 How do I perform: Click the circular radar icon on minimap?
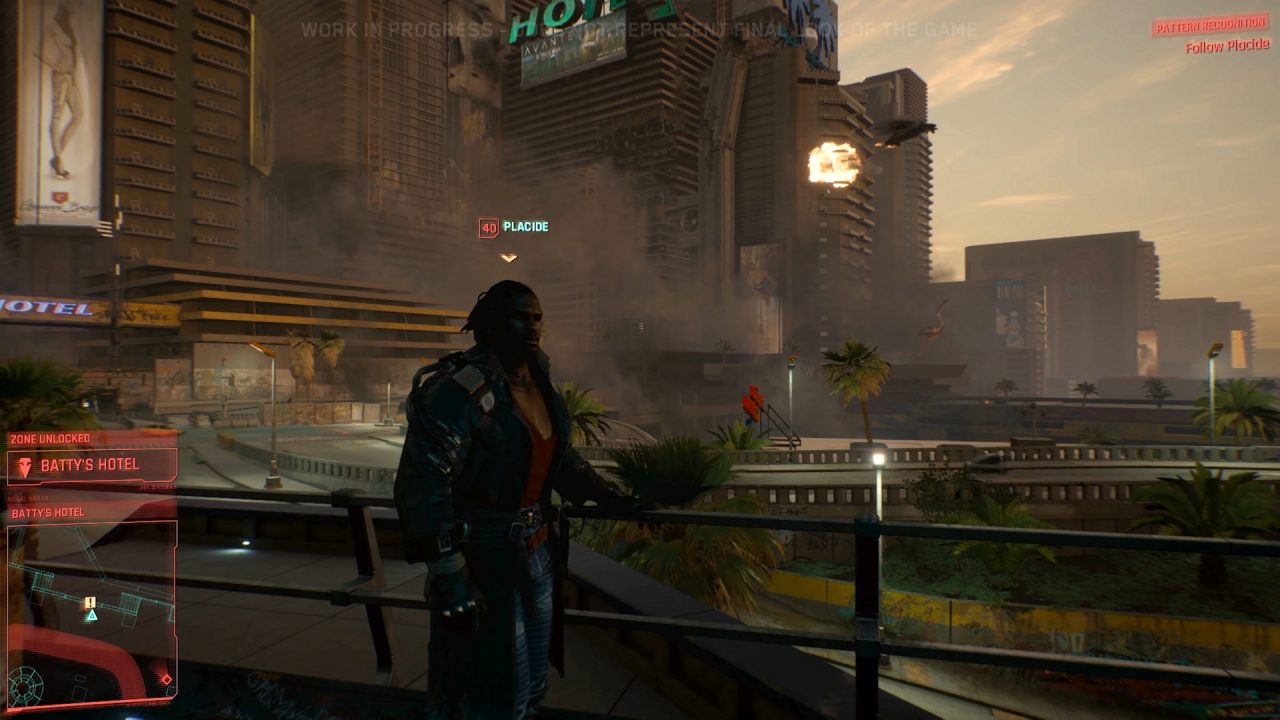[x=25, y=685]
